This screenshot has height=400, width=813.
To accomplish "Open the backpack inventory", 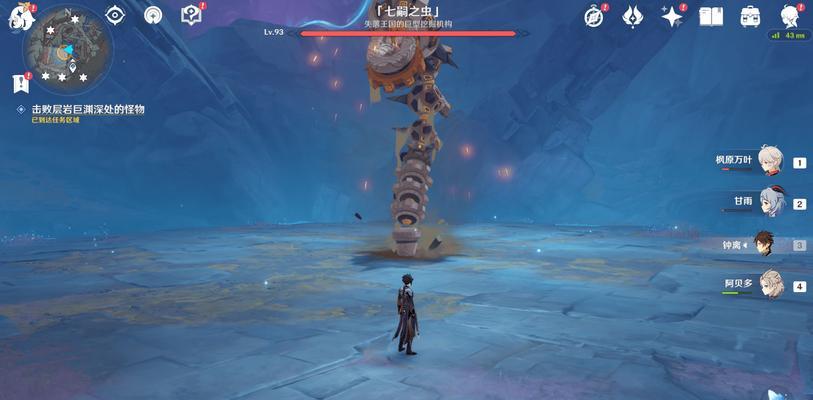I will (x=750, y=16).
